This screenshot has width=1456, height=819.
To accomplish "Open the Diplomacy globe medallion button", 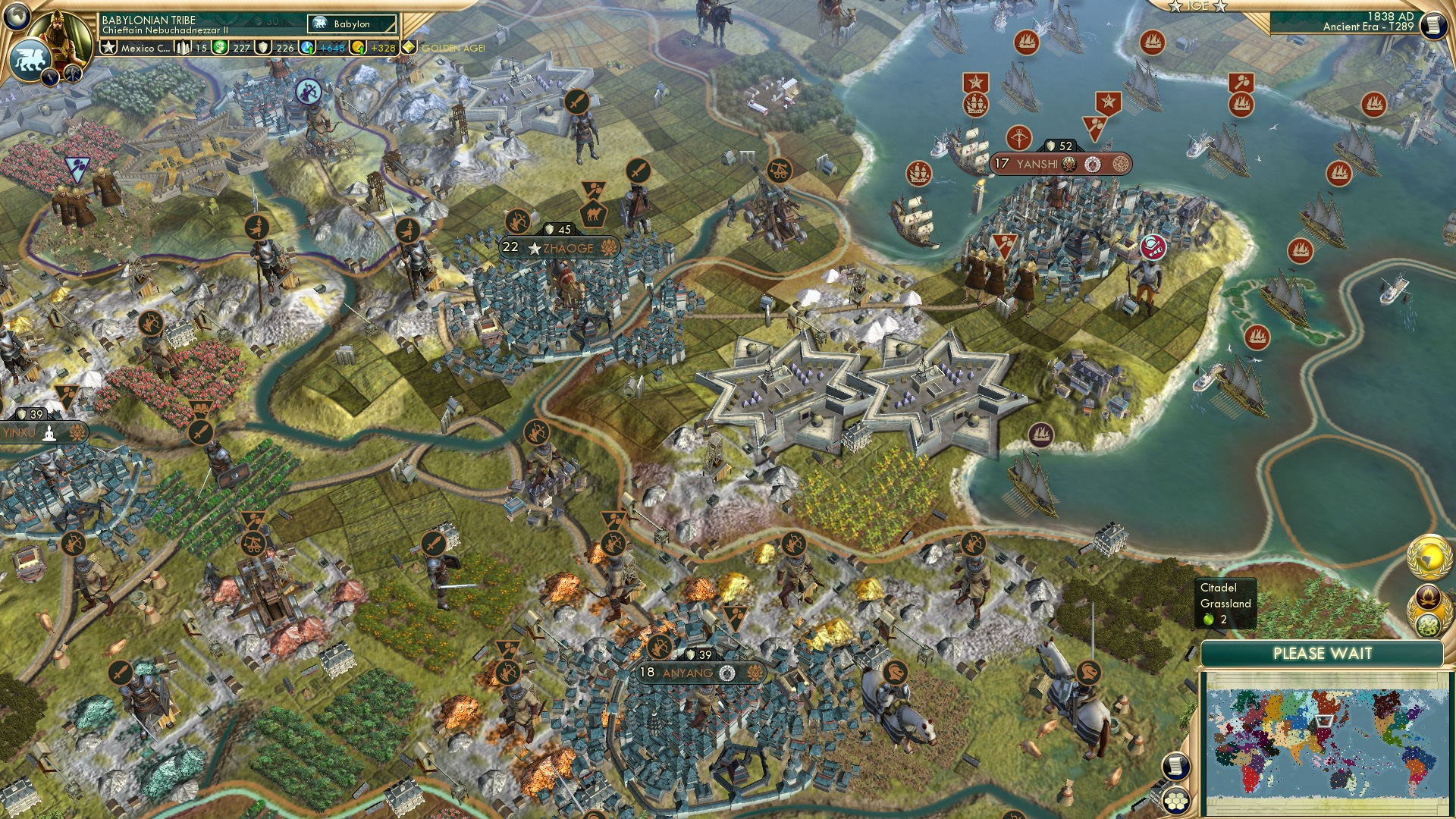I will coord(1429,558).
